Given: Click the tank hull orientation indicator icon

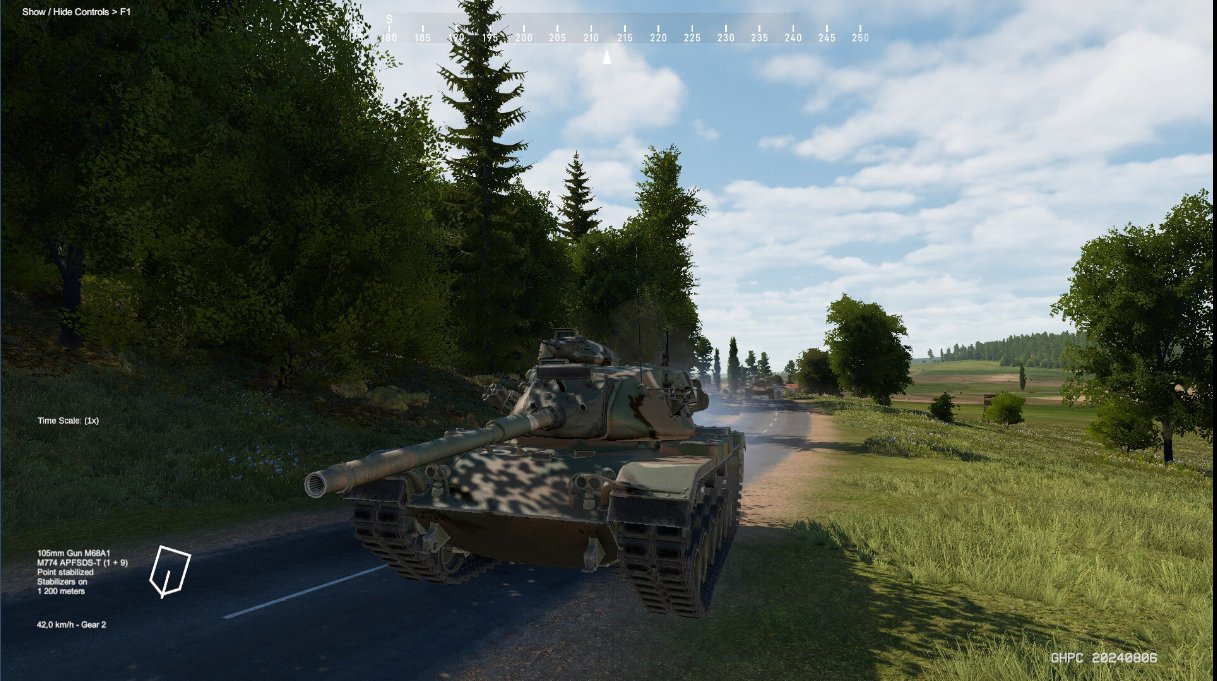Looking at the screenshot, I should click(x=169, y=571).
